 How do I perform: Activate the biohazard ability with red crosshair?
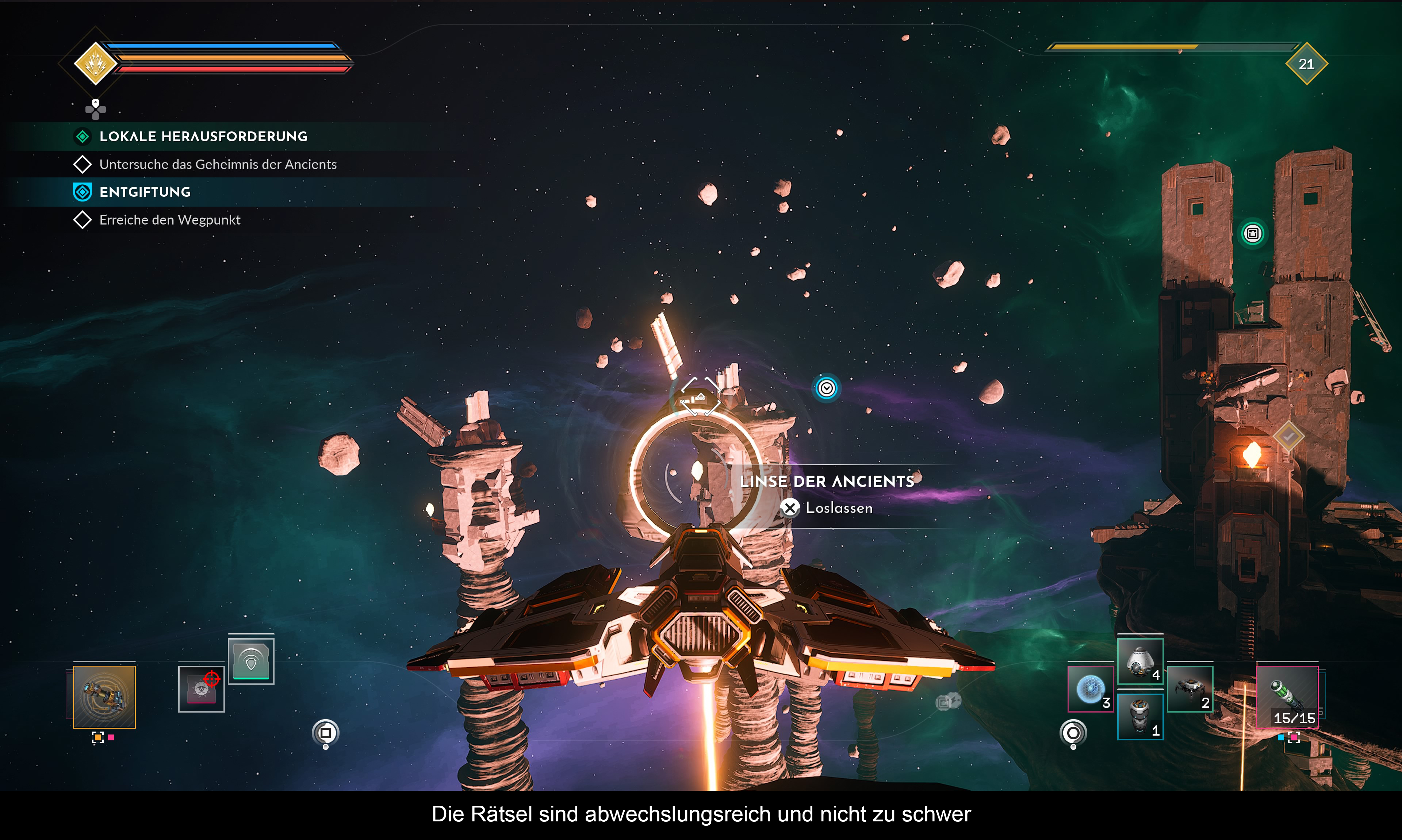pos(201,689)
